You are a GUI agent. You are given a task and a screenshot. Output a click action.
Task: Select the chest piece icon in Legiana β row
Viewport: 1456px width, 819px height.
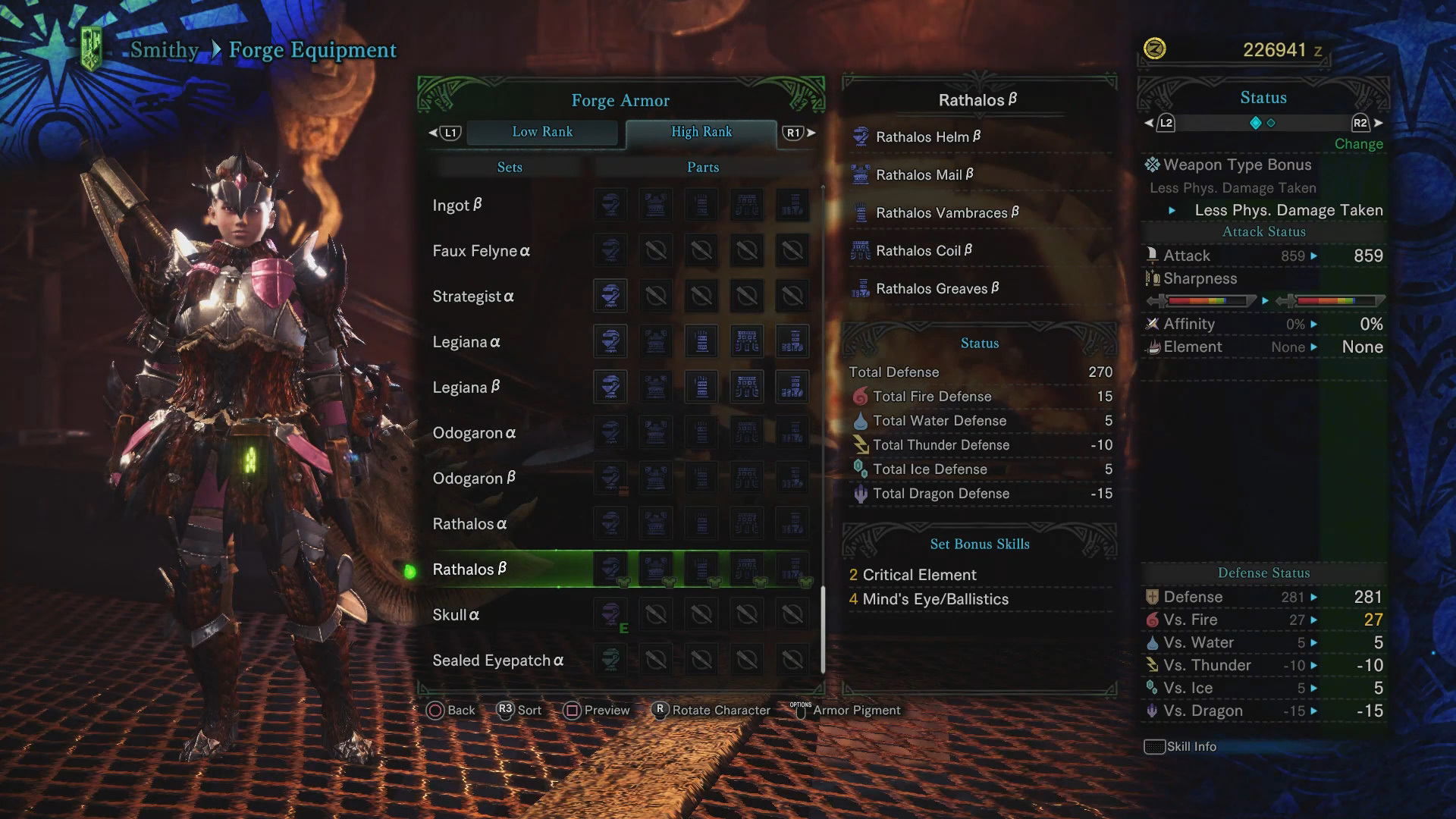click(x=655, y=387)
